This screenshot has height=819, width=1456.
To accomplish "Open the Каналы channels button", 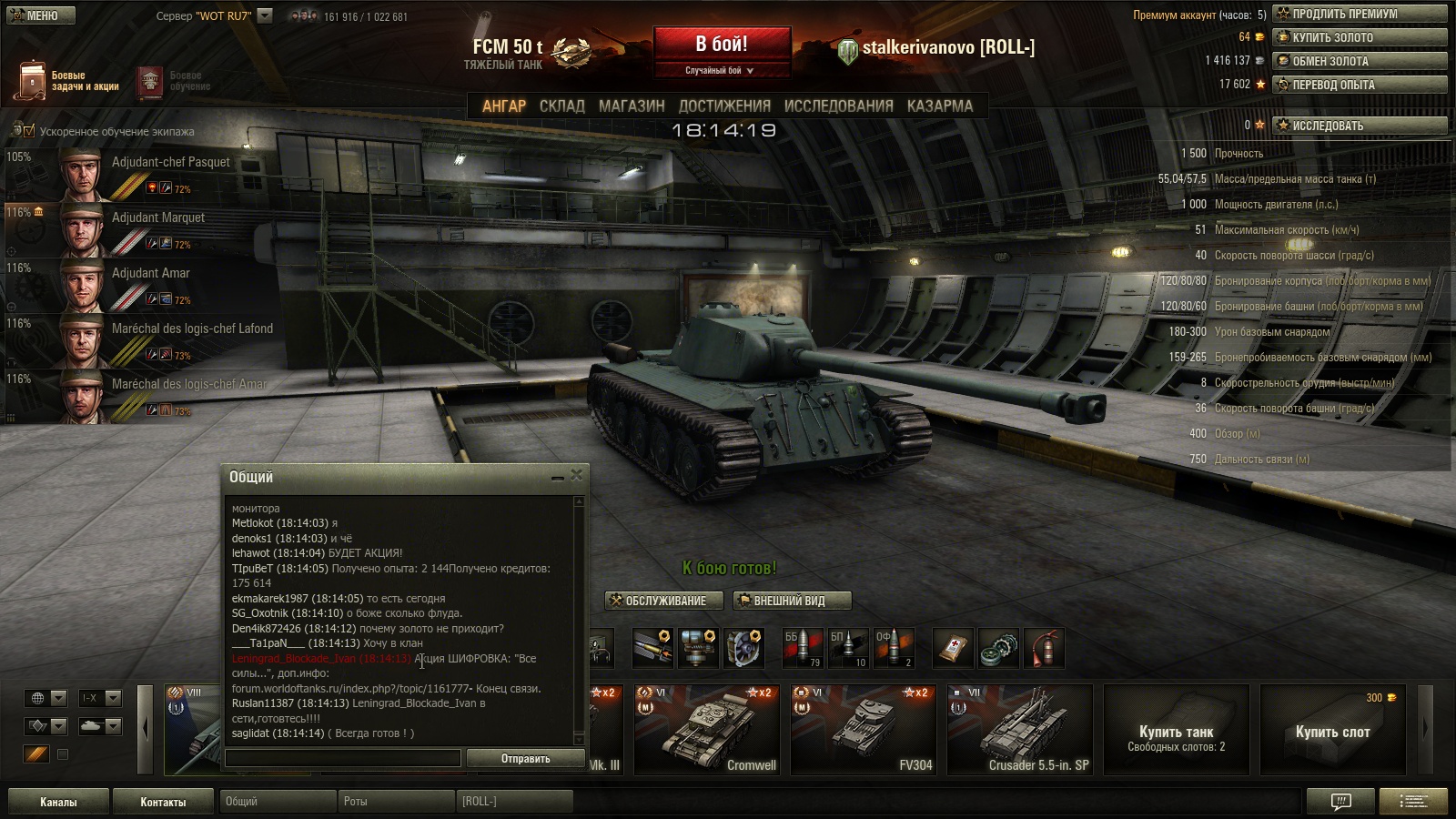I will [58, 802].
